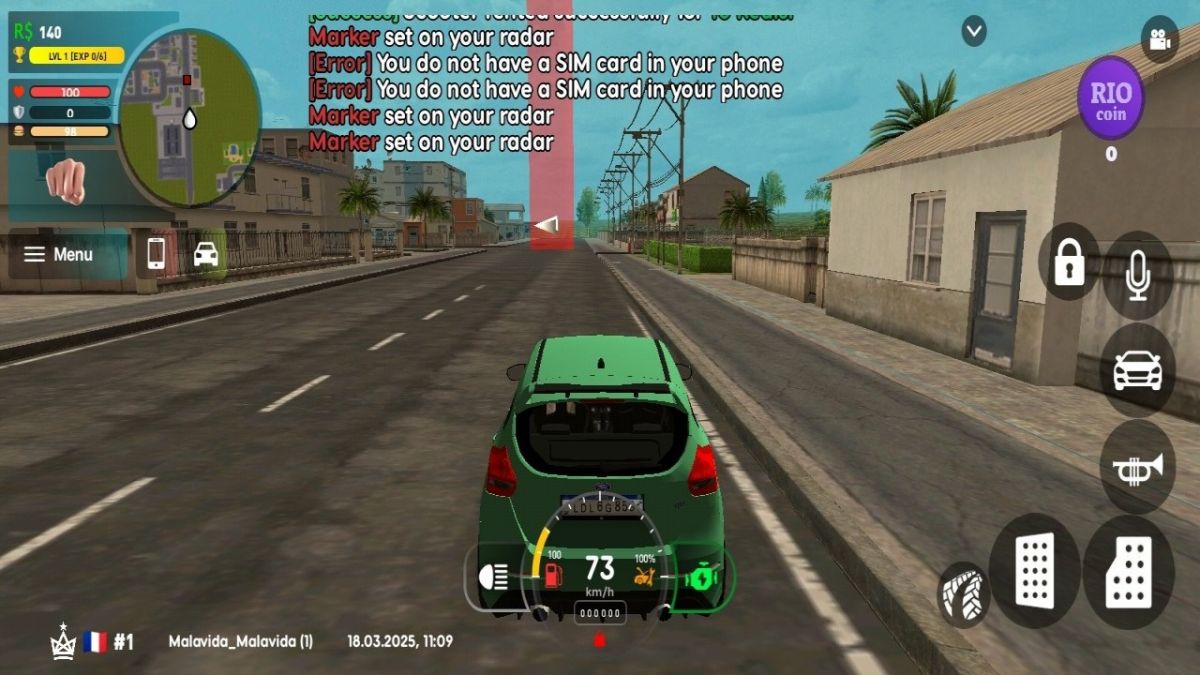Tap the round car button above the horn
Screen dimensions: 1200x675
1137,370
